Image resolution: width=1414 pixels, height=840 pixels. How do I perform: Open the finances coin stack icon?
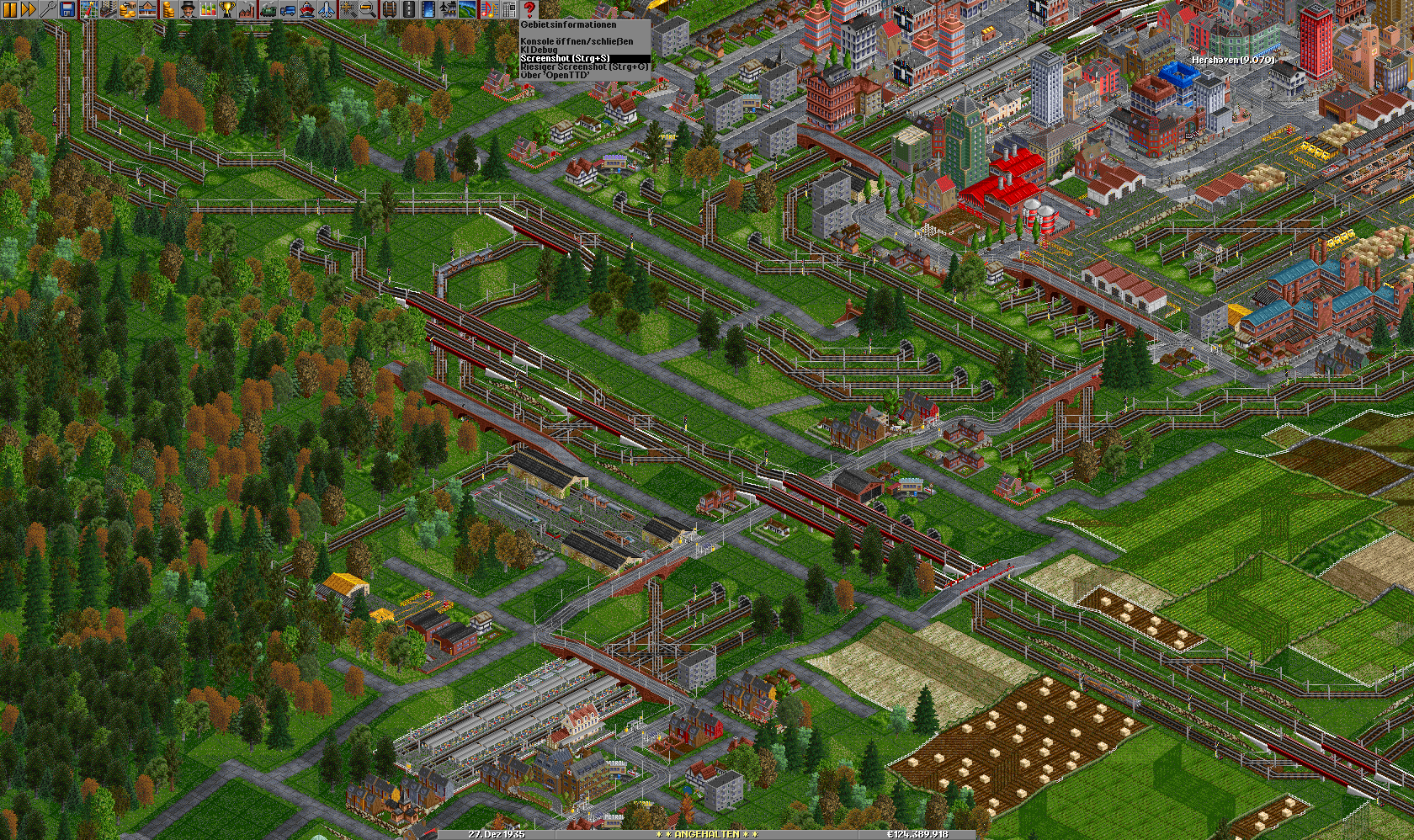click(167, 9)
